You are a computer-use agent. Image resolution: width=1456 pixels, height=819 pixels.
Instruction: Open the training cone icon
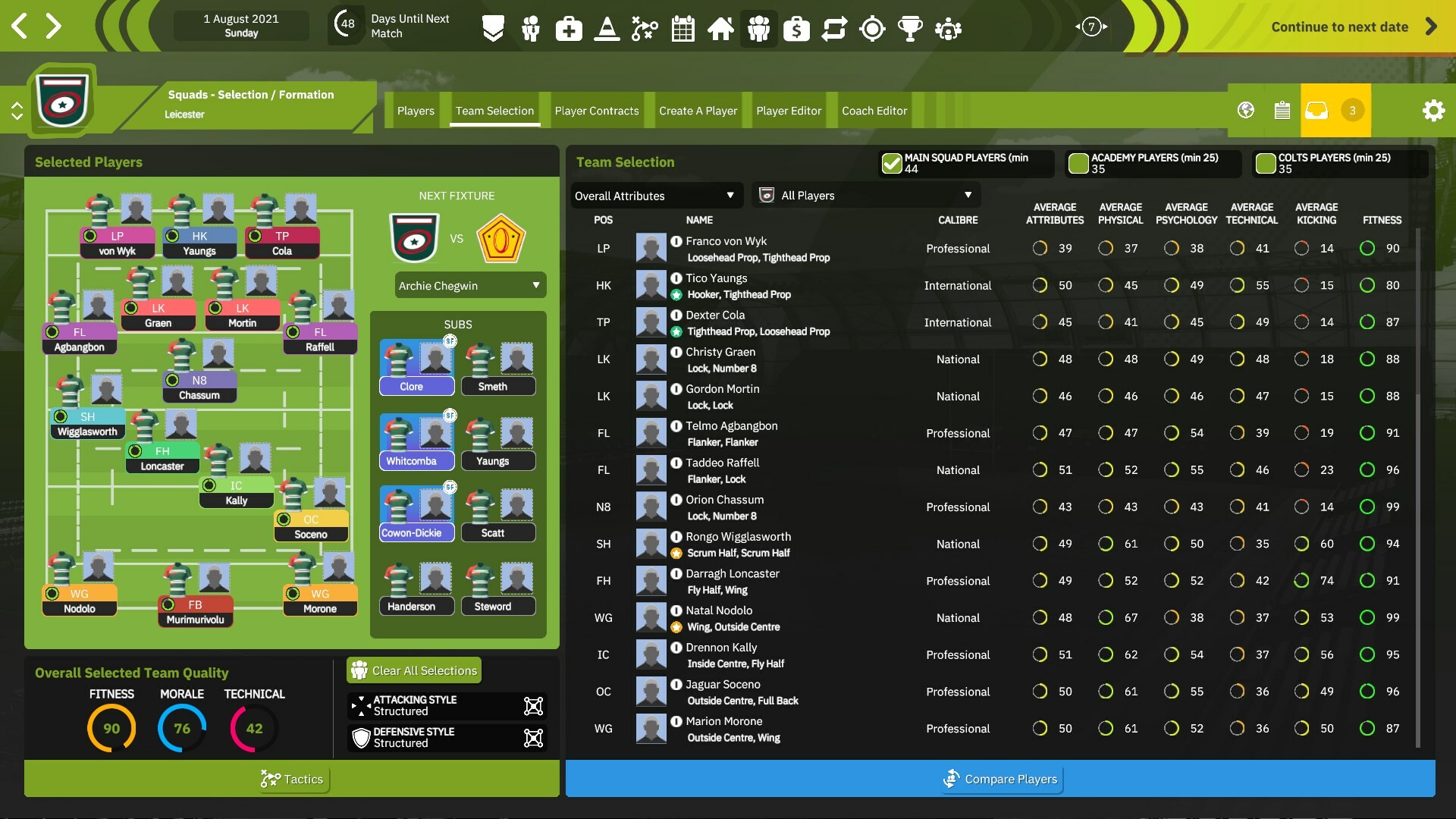point(607,28)
